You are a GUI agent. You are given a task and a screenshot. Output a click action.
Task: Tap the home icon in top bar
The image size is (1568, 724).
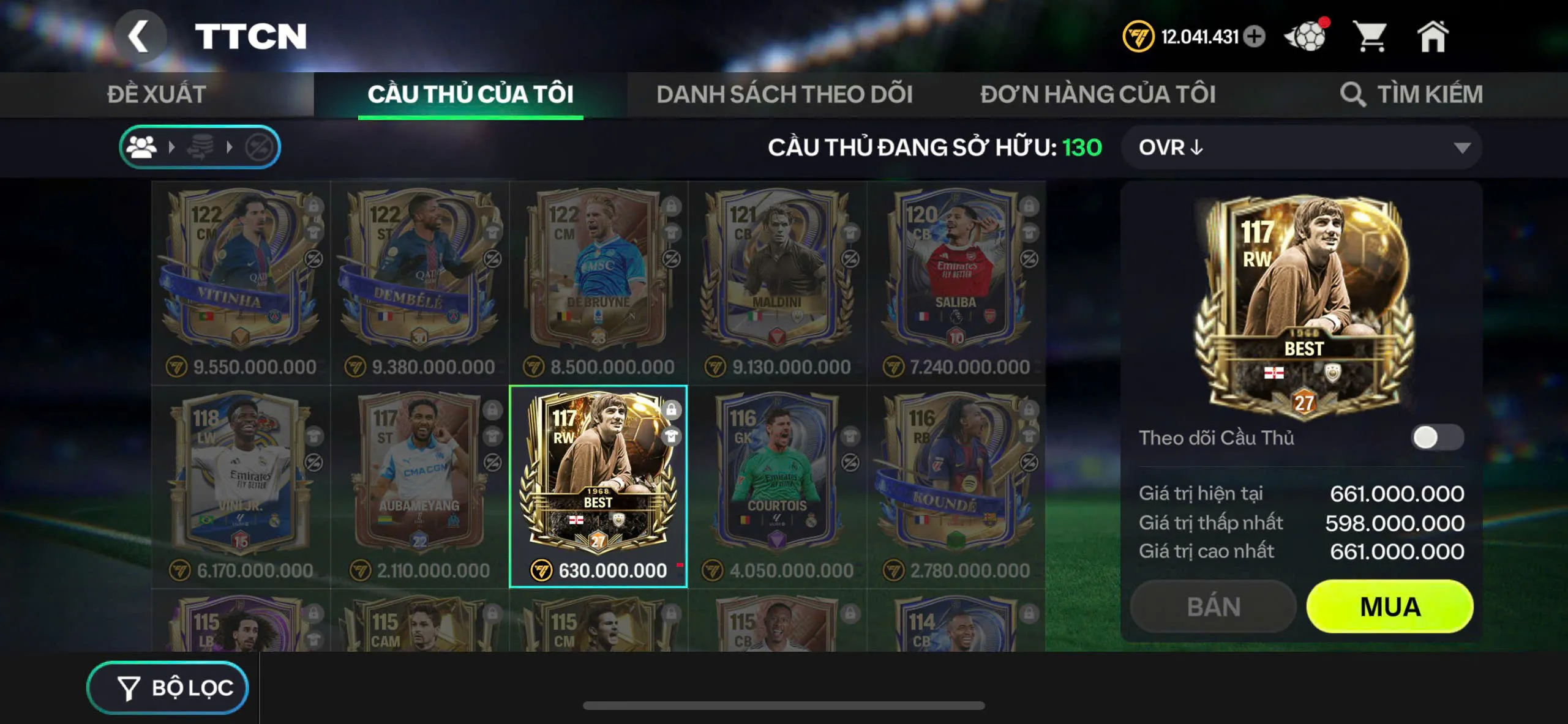click(x=1433, y=37)
